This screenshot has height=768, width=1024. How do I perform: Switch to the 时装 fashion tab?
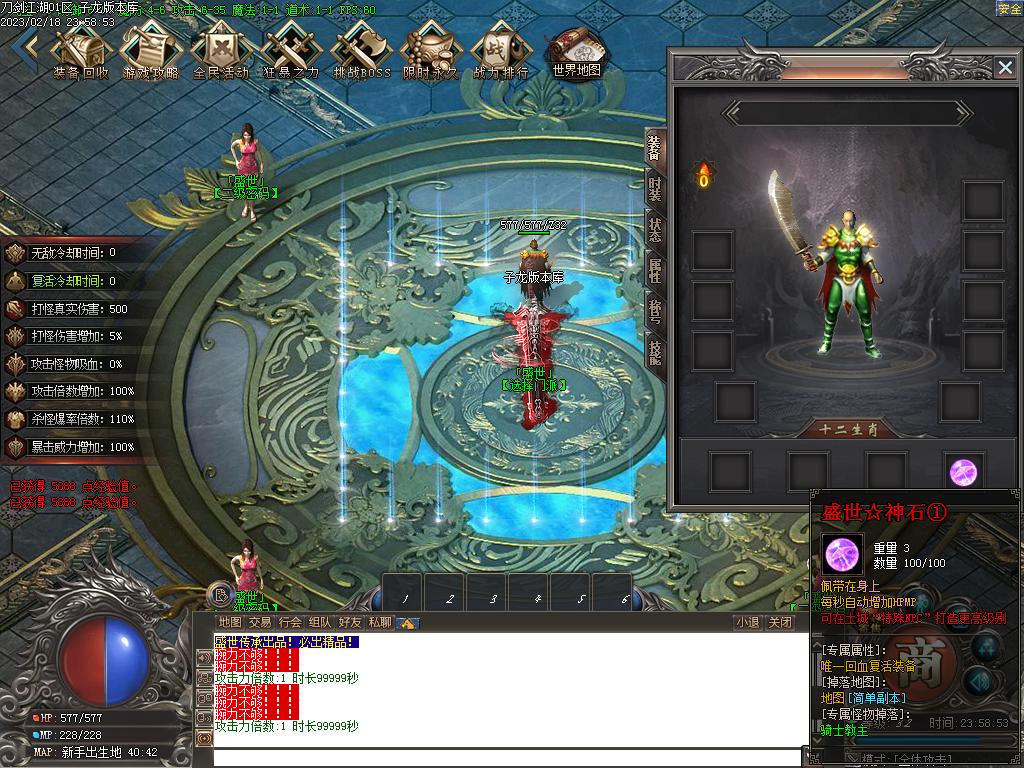click(x=655, y=189)
